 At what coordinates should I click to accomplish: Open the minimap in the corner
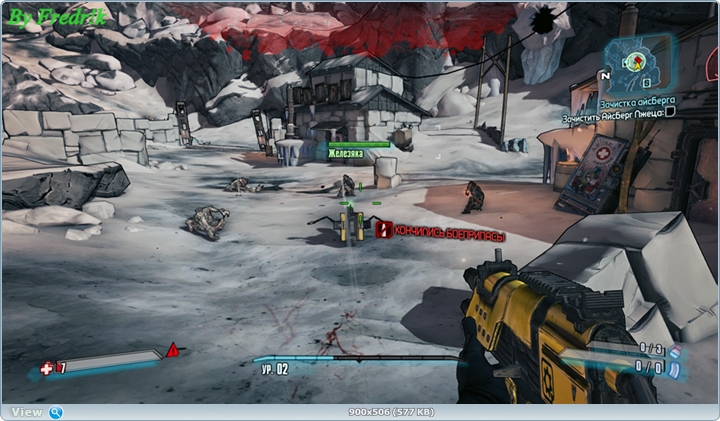(x=637, y=62)
